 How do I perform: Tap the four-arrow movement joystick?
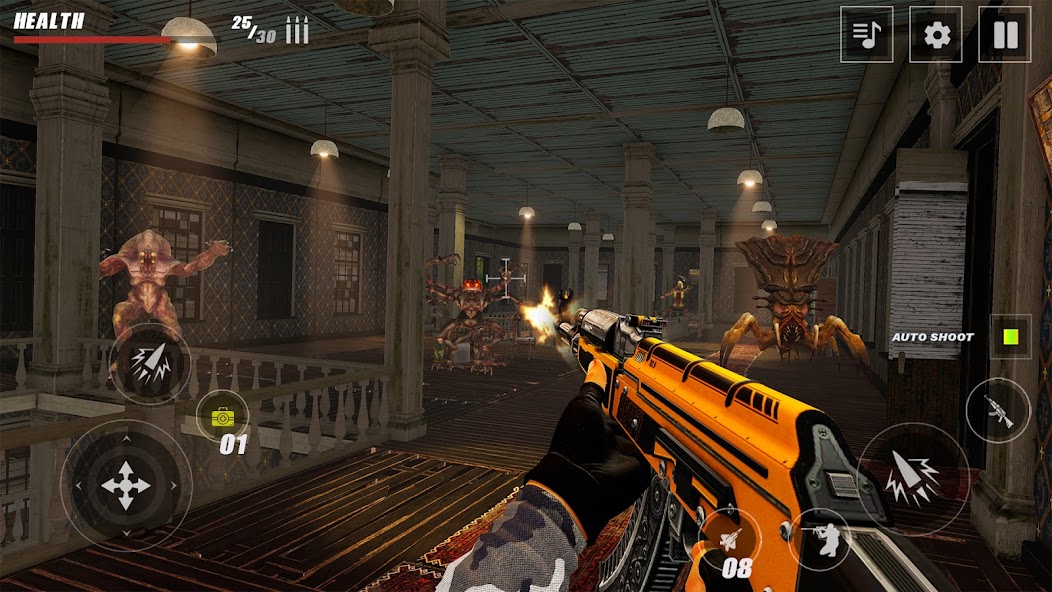click(125, 485)
